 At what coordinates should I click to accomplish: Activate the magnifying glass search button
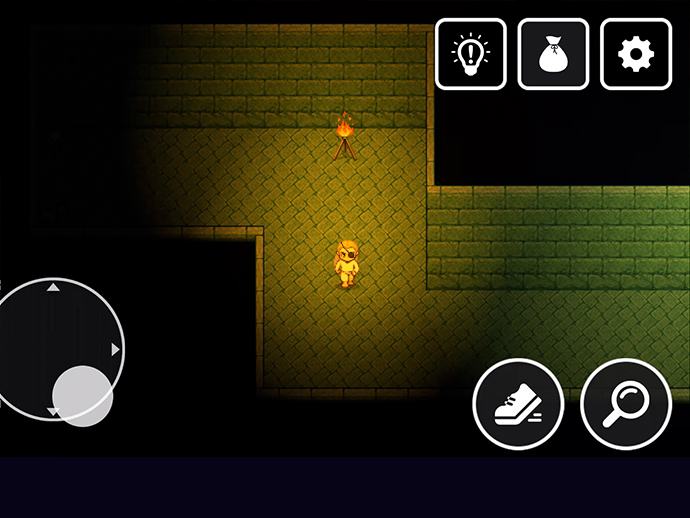click(x=626, y=404)
